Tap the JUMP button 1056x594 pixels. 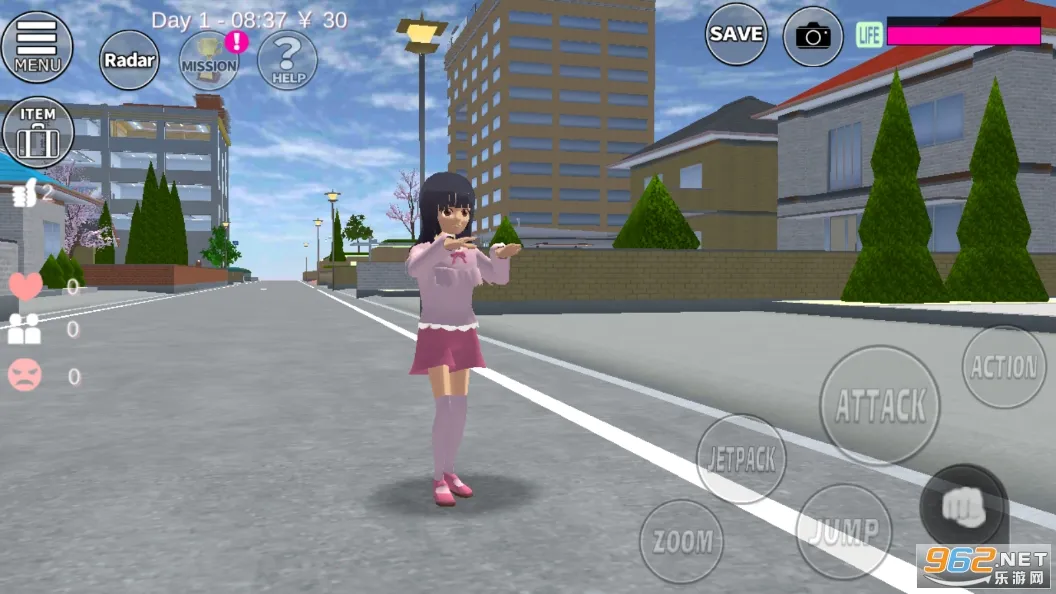point(844,531)
